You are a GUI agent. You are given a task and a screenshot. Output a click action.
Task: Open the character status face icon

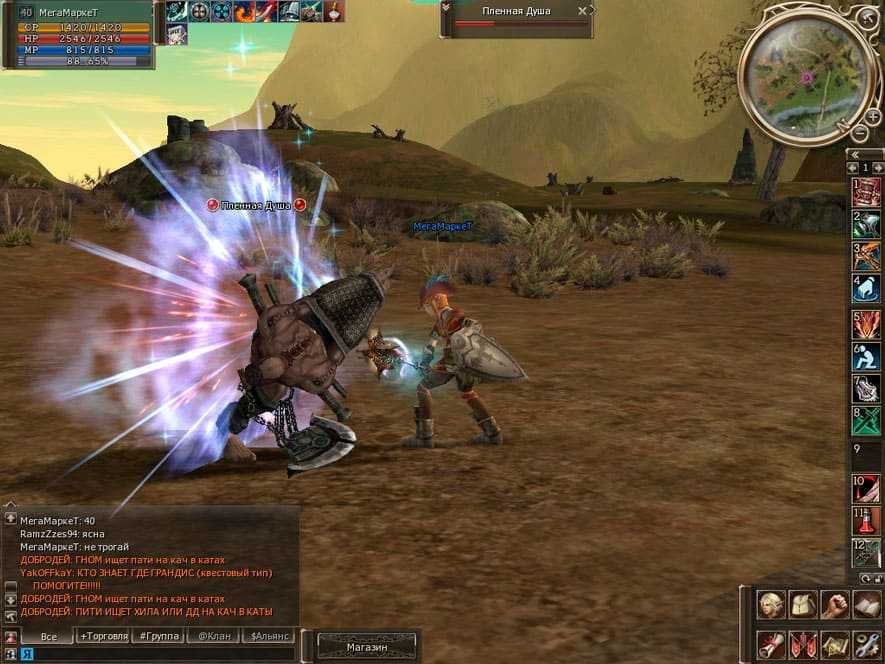tap(770, 604)
